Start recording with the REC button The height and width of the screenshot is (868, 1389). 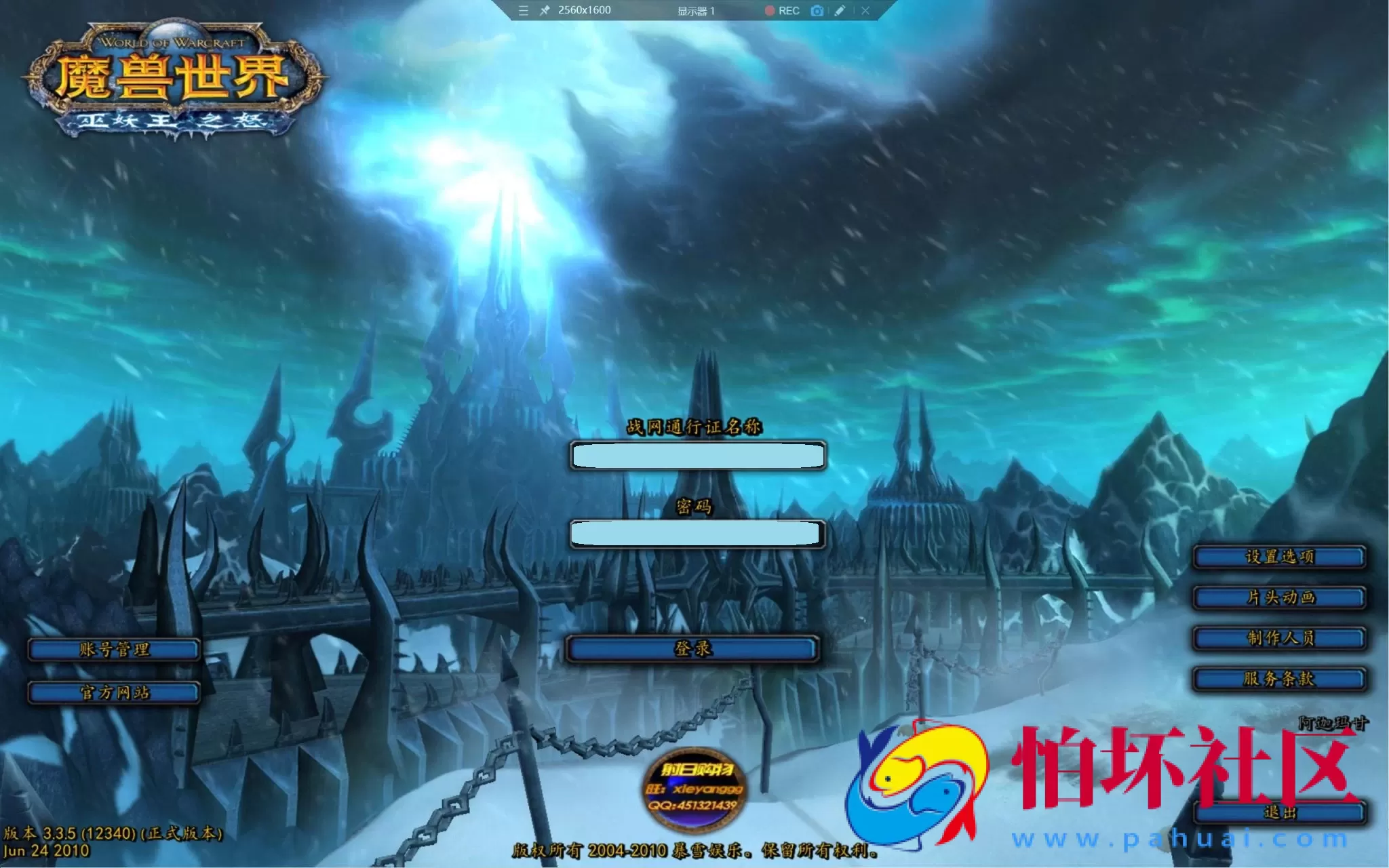coord(781,11)
